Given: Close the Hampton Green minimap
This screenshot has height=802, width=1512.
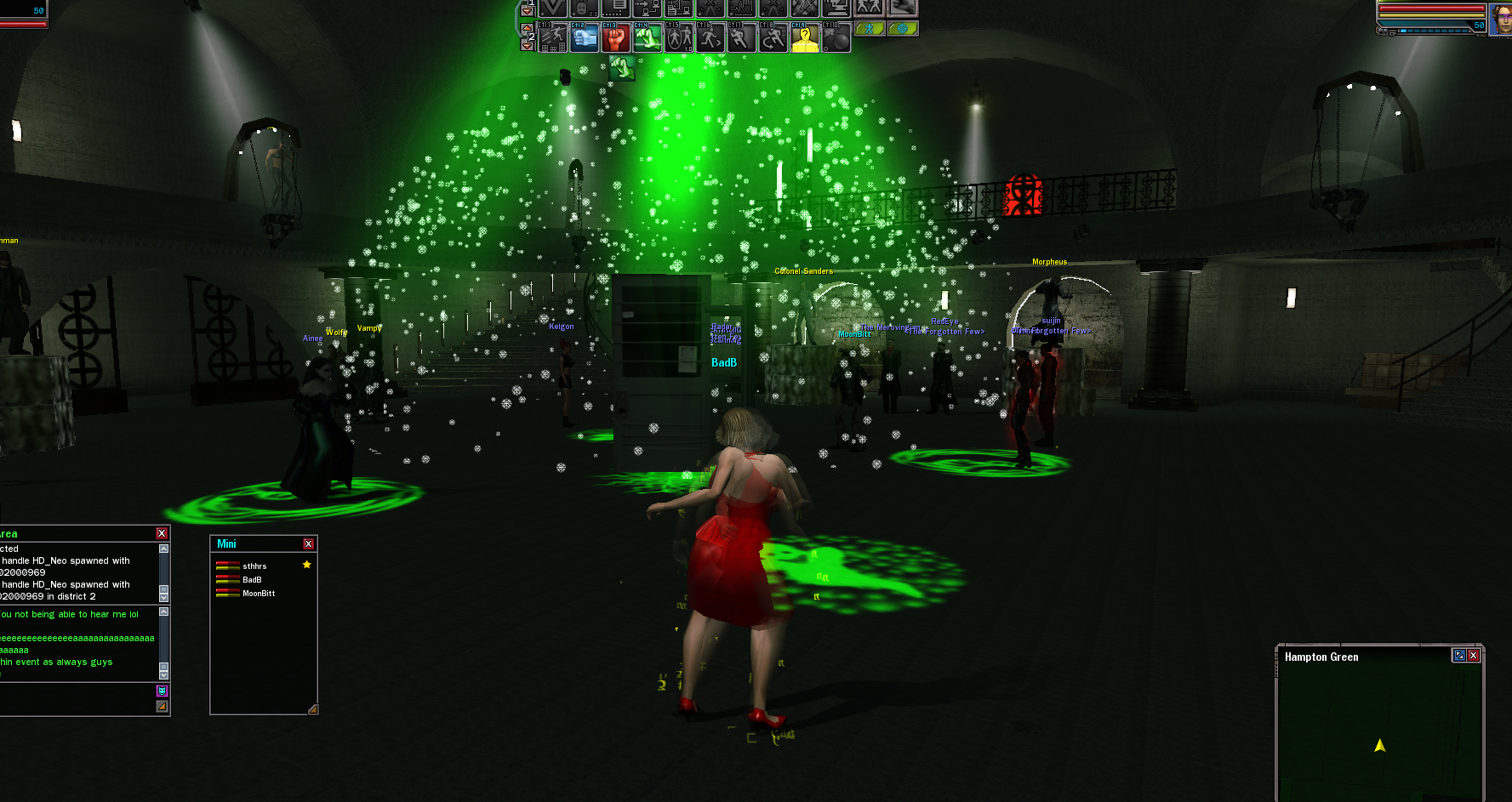Looking at the screenshot, I should click(1473, 655).
